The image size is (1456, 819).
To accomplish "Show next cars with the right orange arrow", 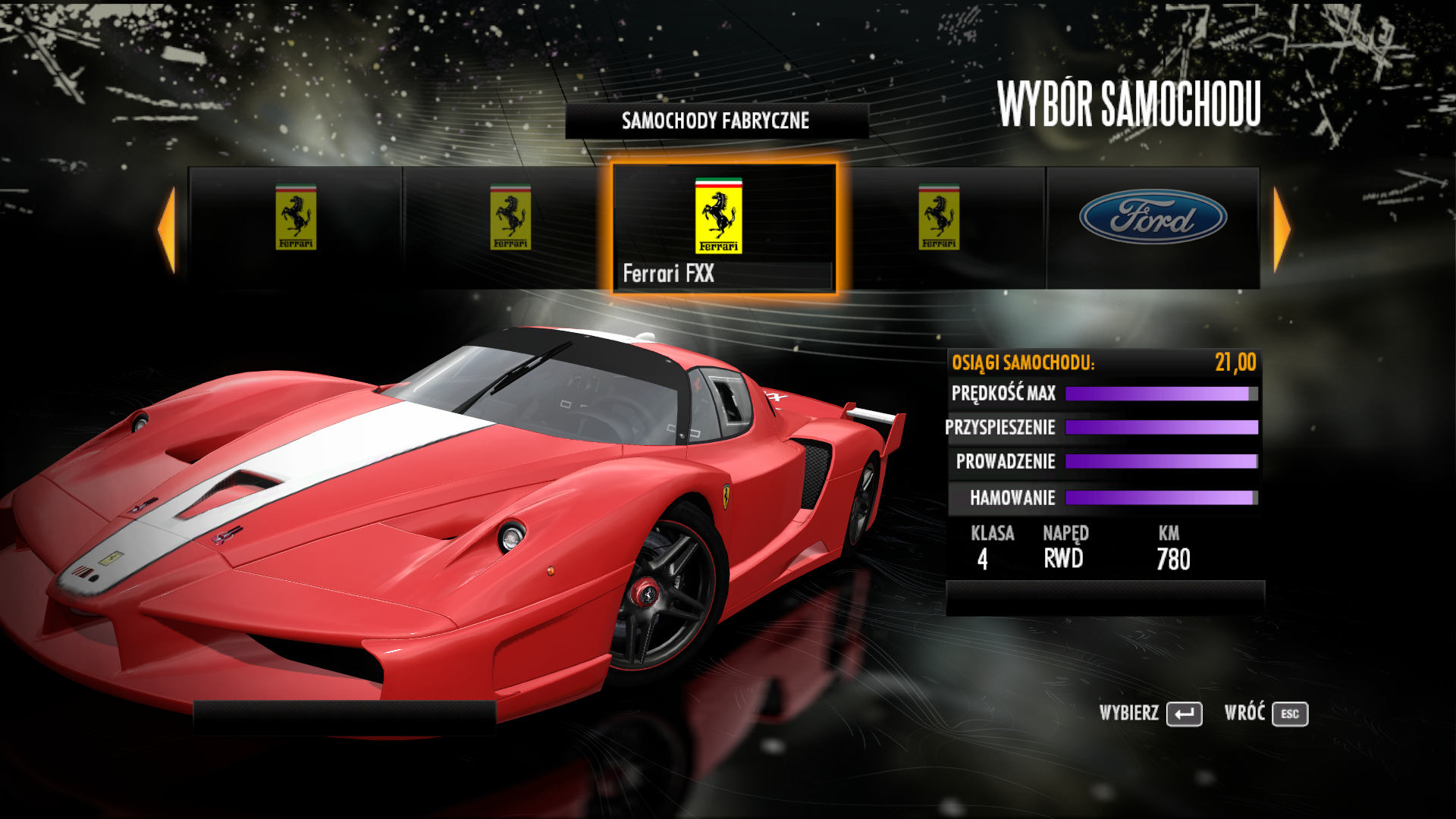I will point(1281,229).
